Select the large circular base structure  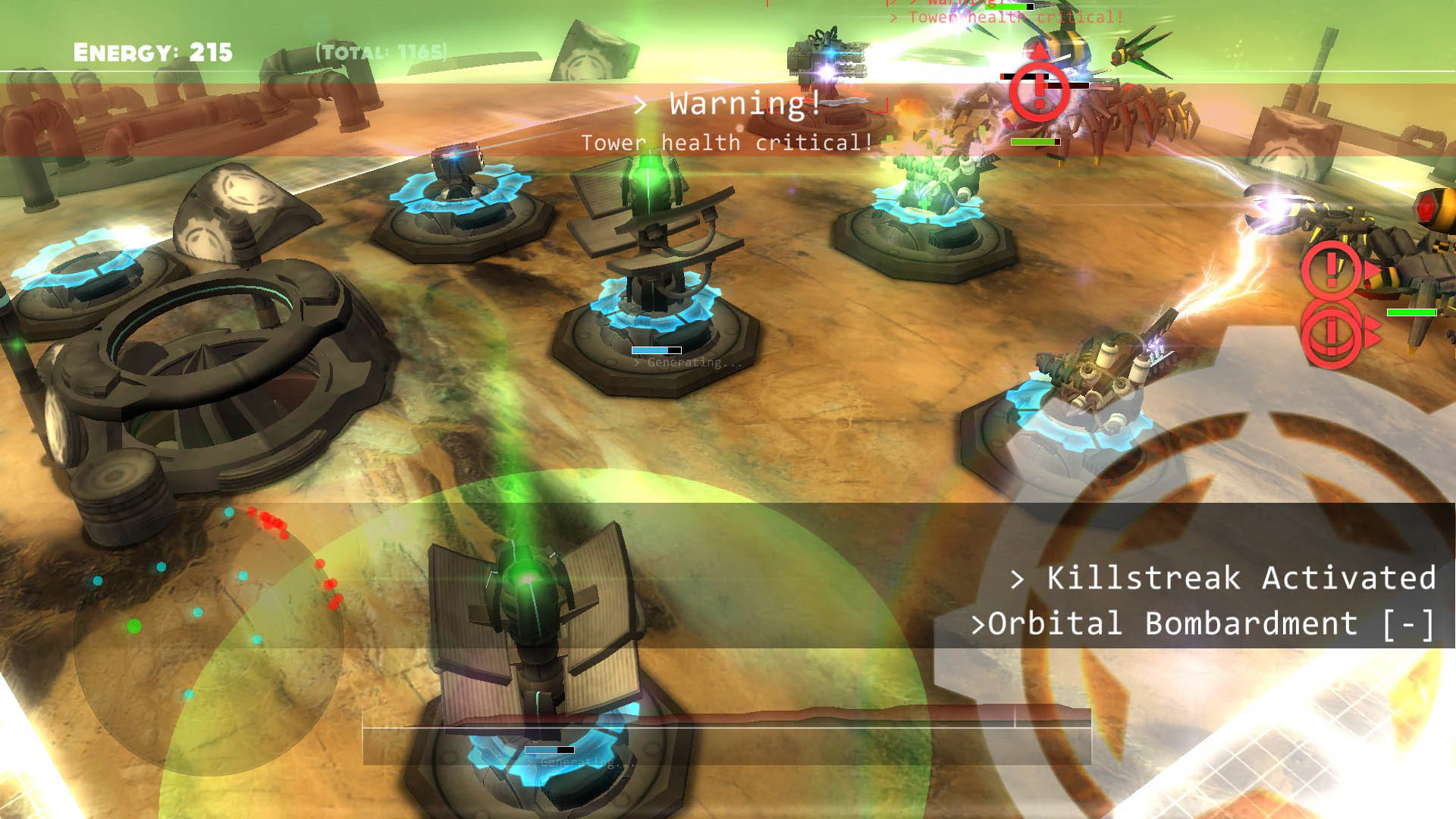tap(212, 364)
